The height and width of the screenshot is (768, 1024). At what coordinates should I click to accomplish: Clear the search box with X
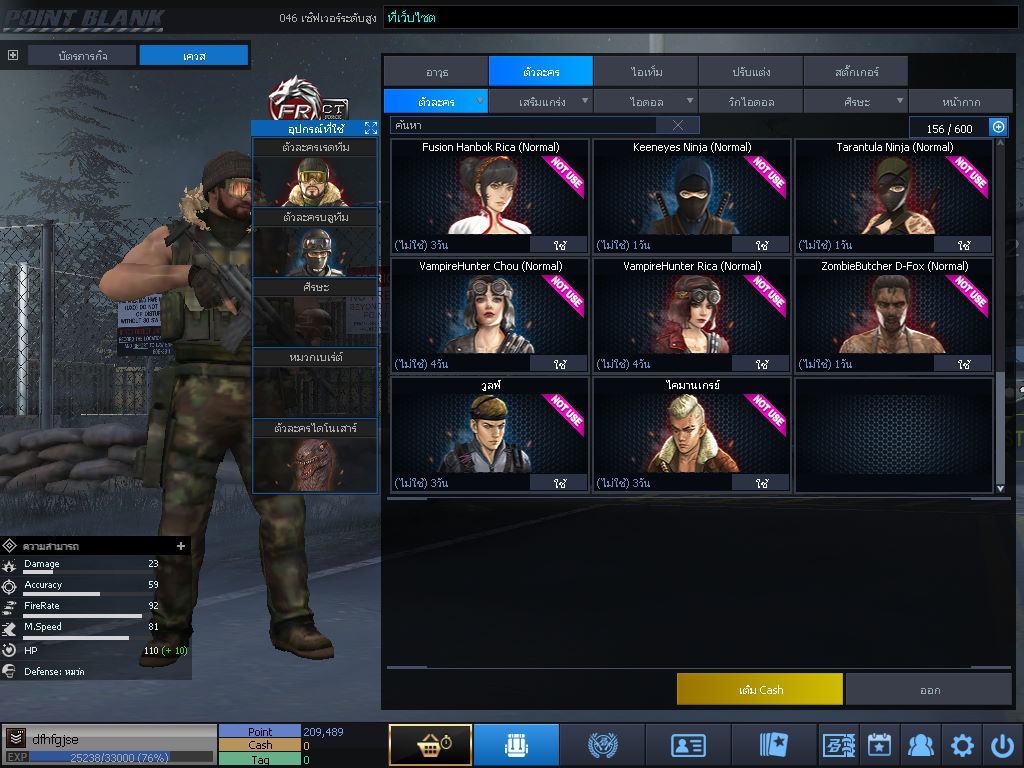678,125
